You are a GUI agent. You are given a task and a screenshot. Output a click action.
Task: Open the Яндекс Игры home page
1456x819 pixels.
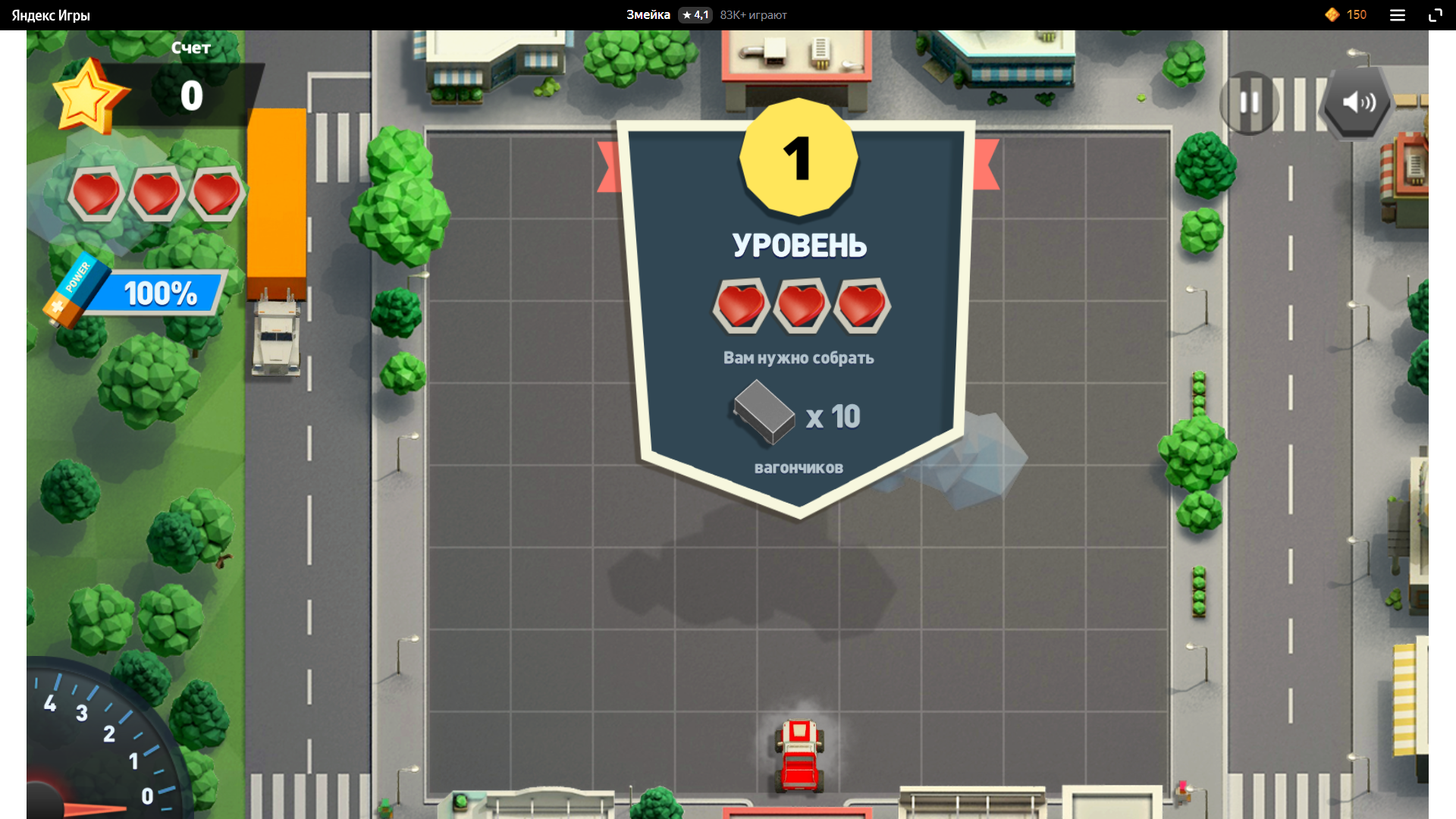click(x=50, y=14)
